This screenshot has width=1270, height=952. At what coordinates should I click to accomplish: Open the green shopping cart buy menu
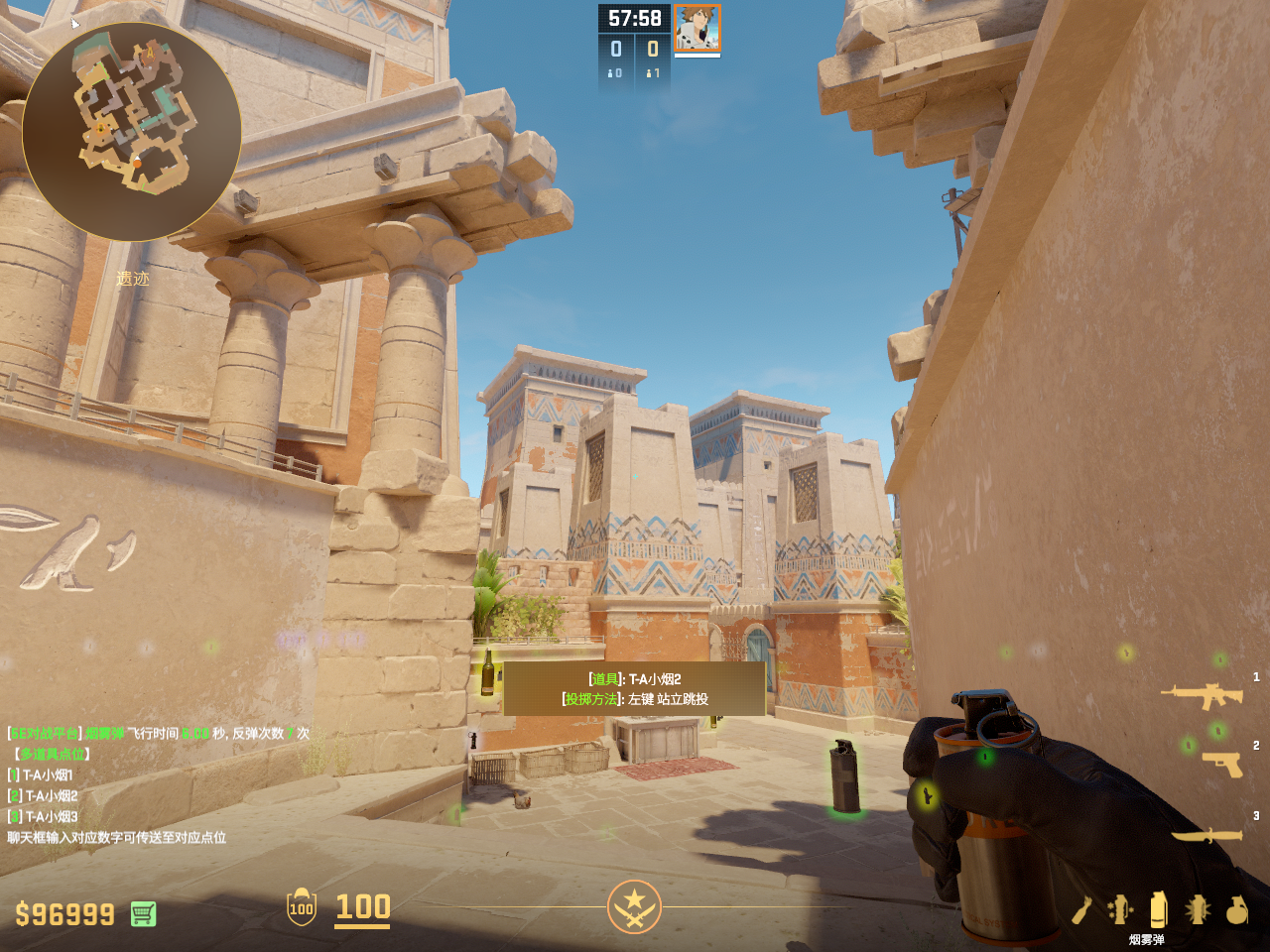pyautogui.click(x=143, y=913)
